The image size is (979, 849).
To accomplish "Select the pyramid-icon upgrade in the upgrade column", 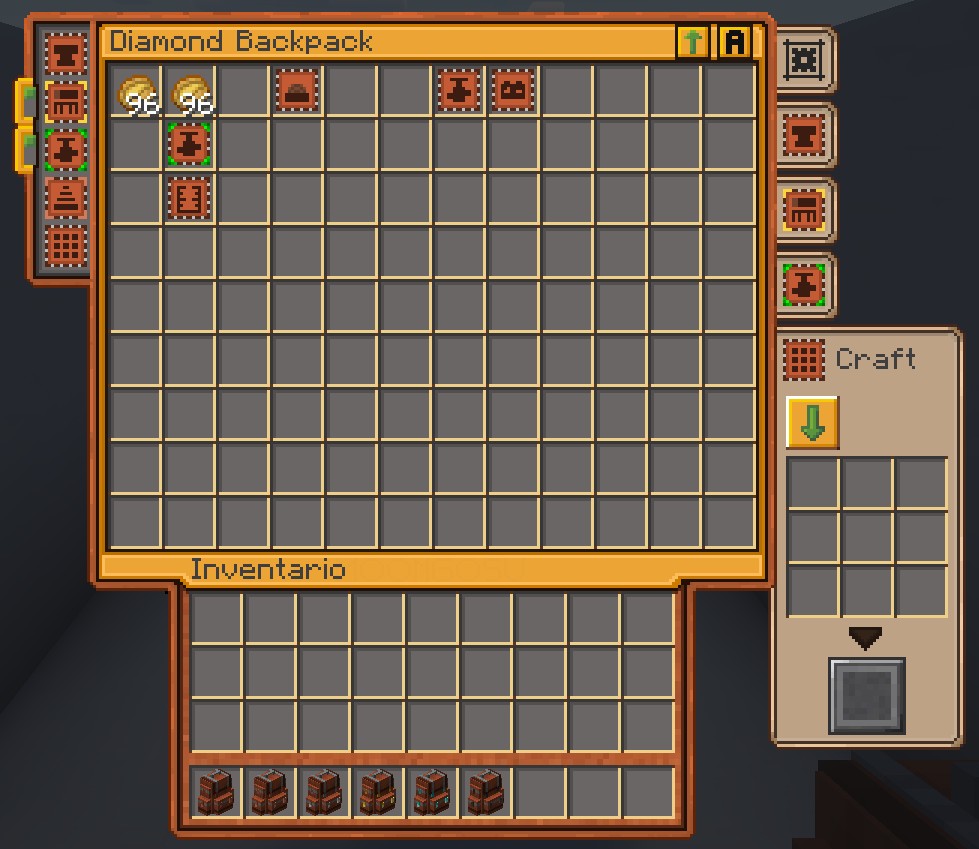I will pyautogui.click(x=66, y=198).
